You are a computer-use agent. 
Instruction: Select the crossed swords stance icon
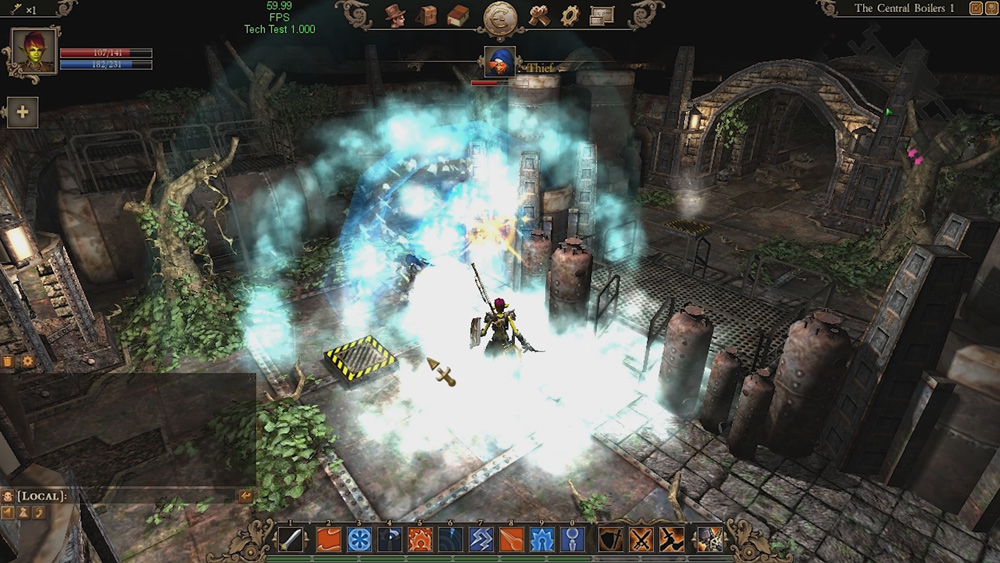(641, 540)
